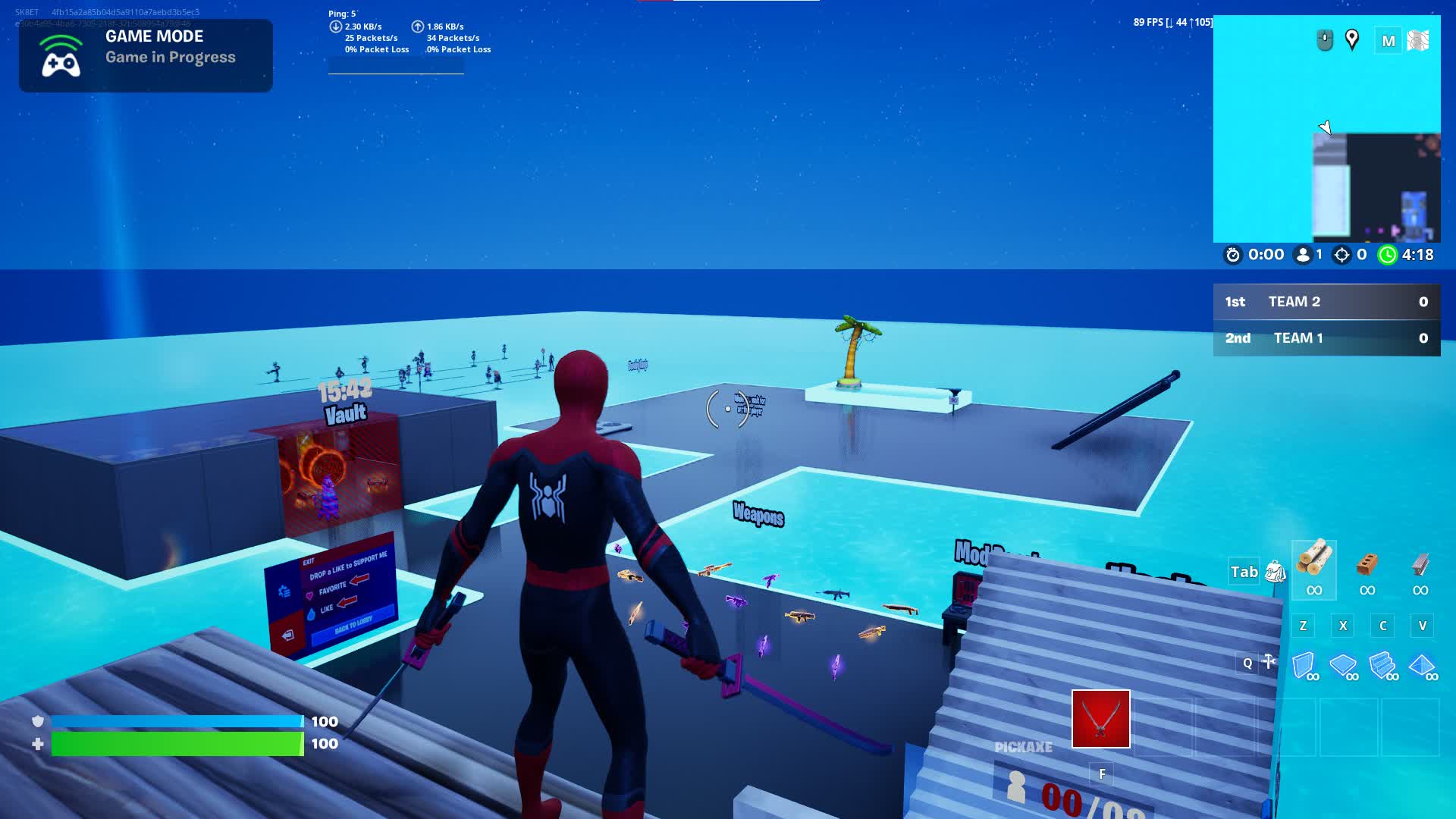Screen dimensions: 1456x819
Task: Select the dual swords pickaxe hotbar slot
Action: [1100, 719]
